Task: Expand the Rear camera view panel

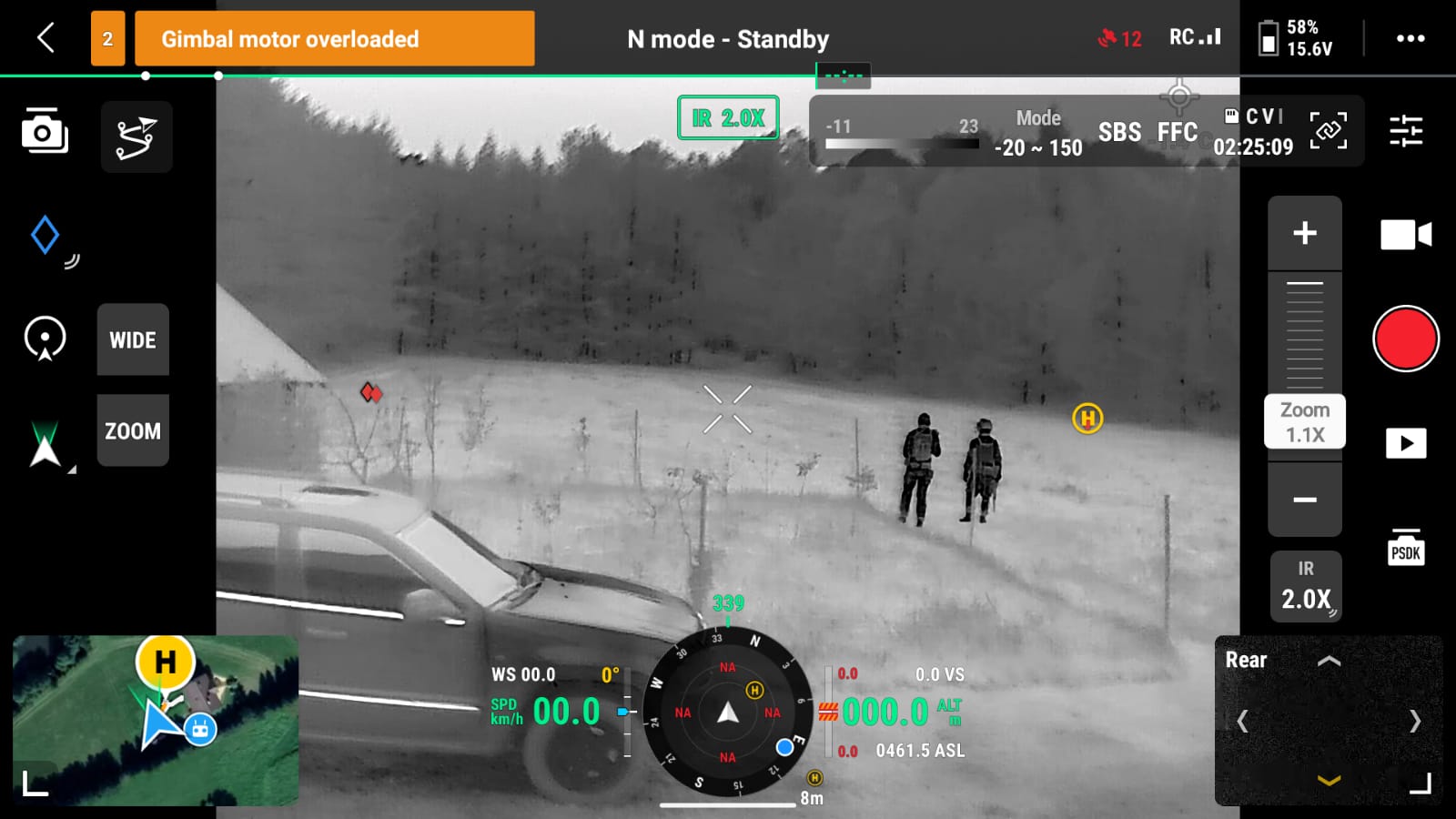Action: click(x=1420, y=784)
